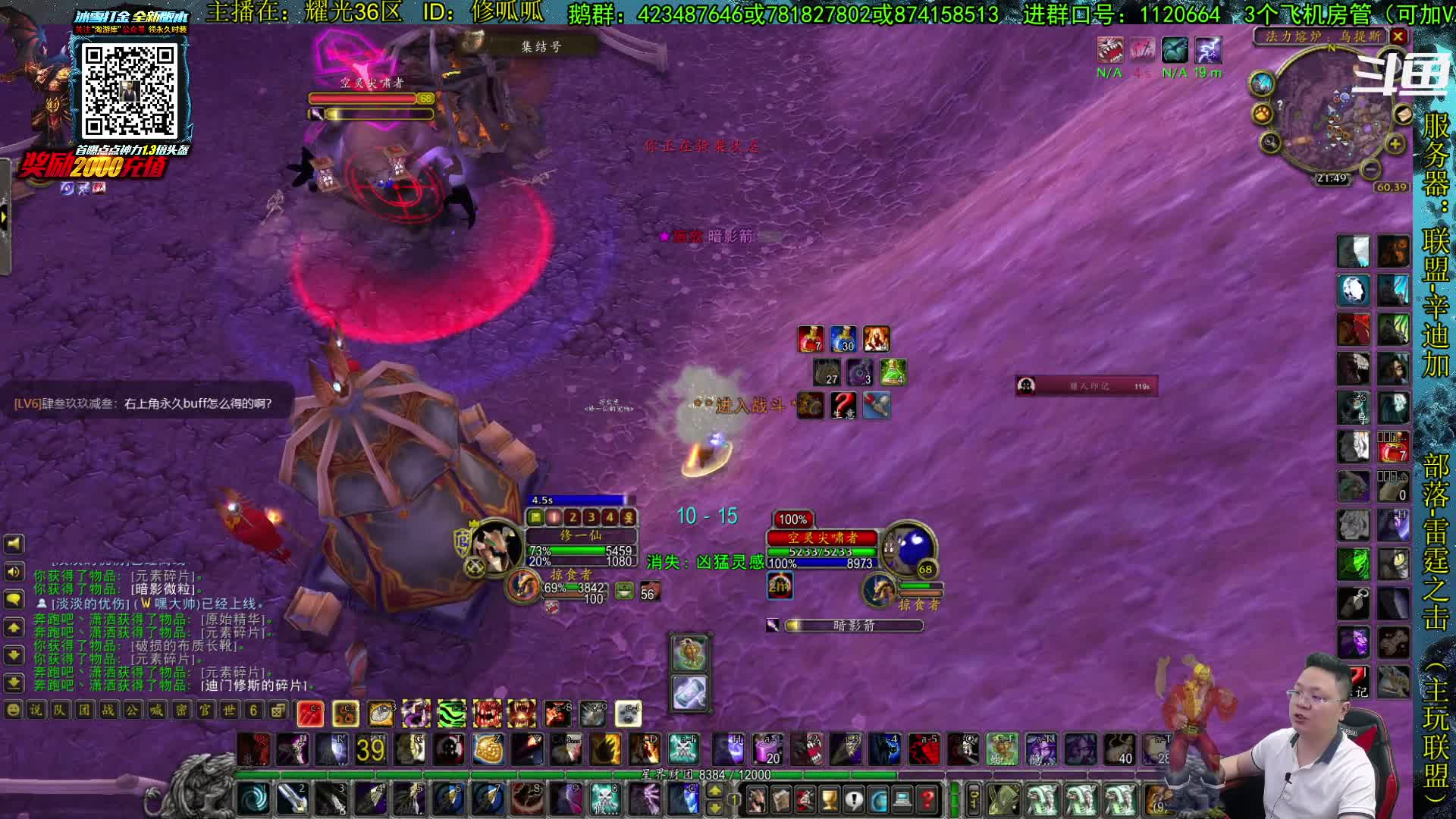Screen dimensions: 1456x819
Task: Switch chat to the 说 (say) channel
Action: click(36, 710)
